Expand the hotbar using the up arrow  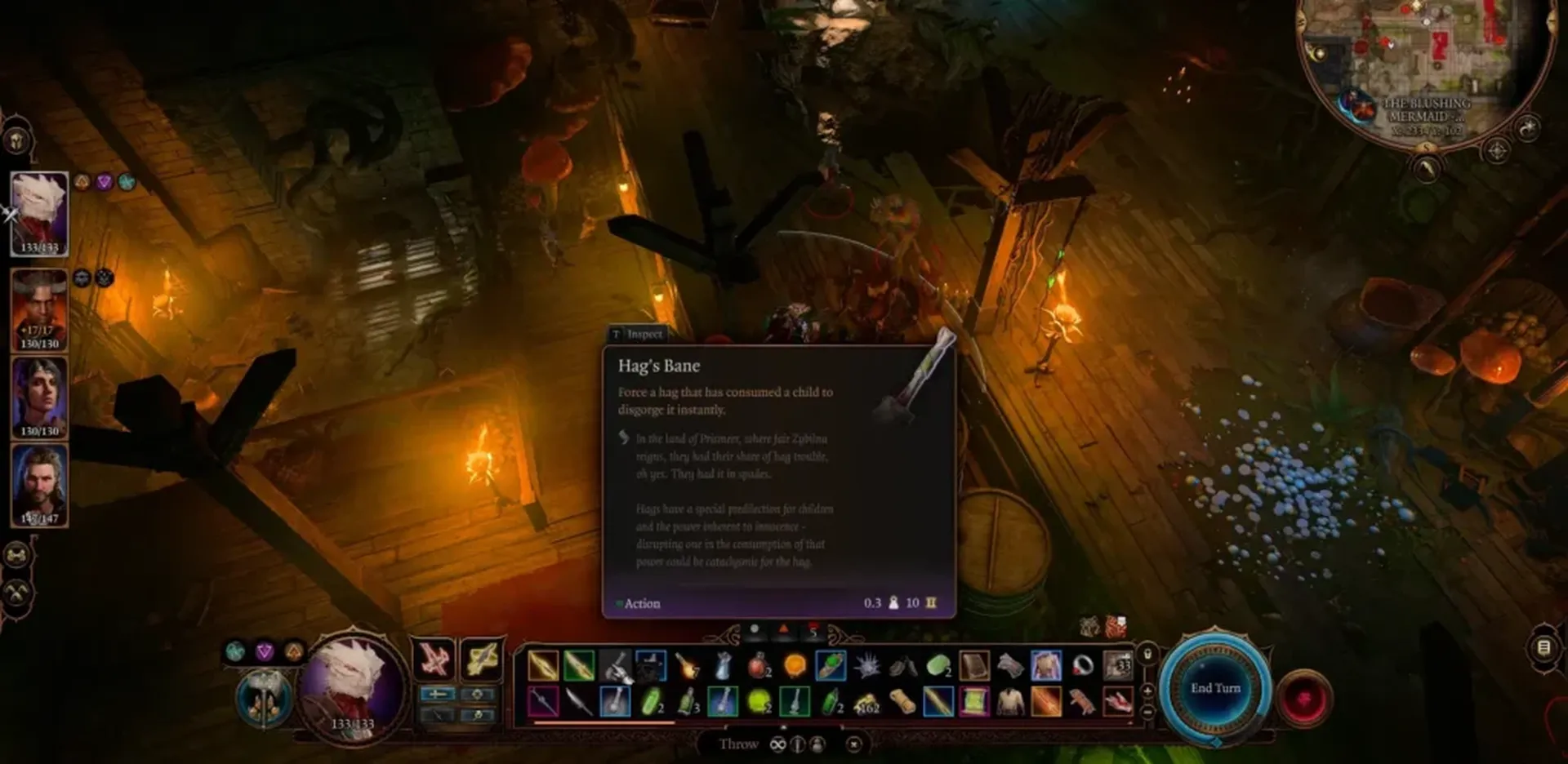click(x=783, y=728)
